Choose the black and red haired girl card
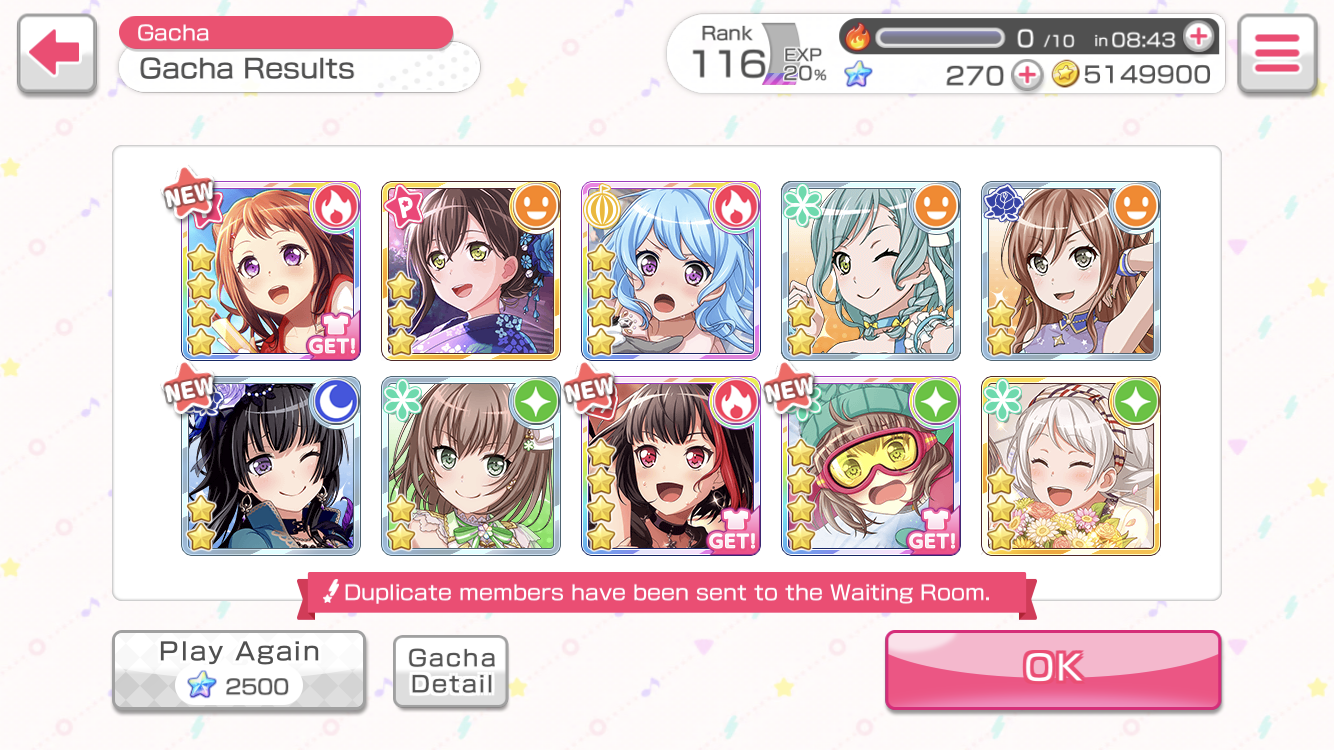 pos(671,466)
